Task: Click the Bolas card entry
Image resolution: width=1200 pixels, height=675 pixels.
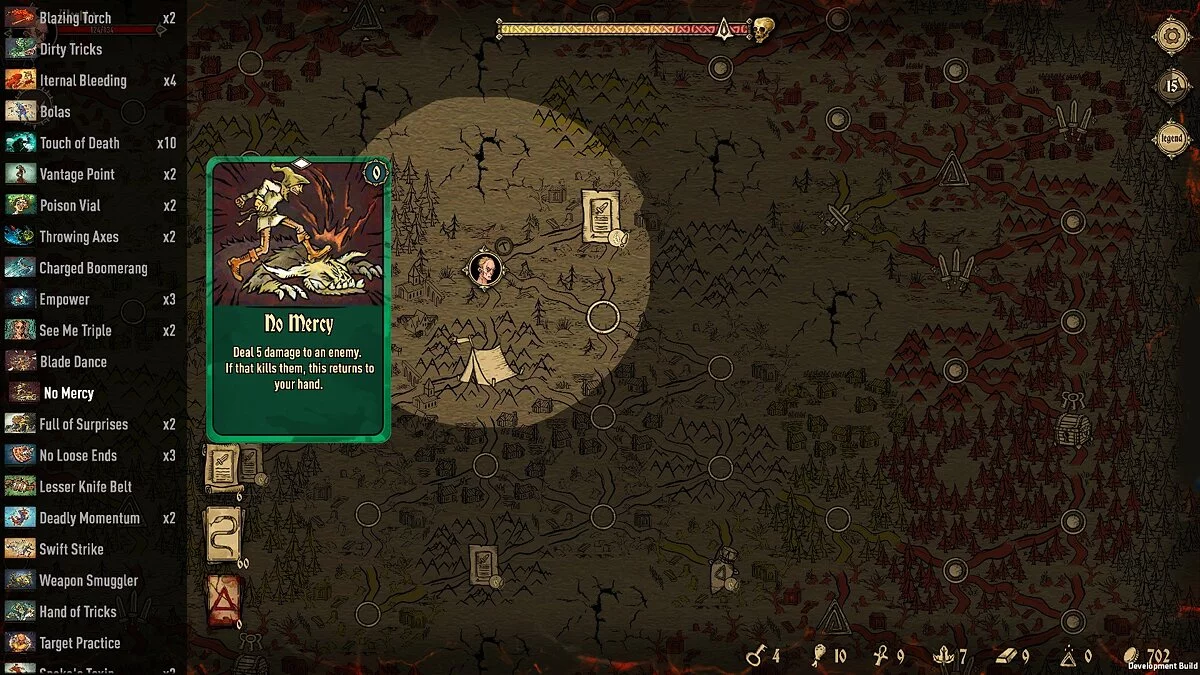Action: tap(55, 112)
